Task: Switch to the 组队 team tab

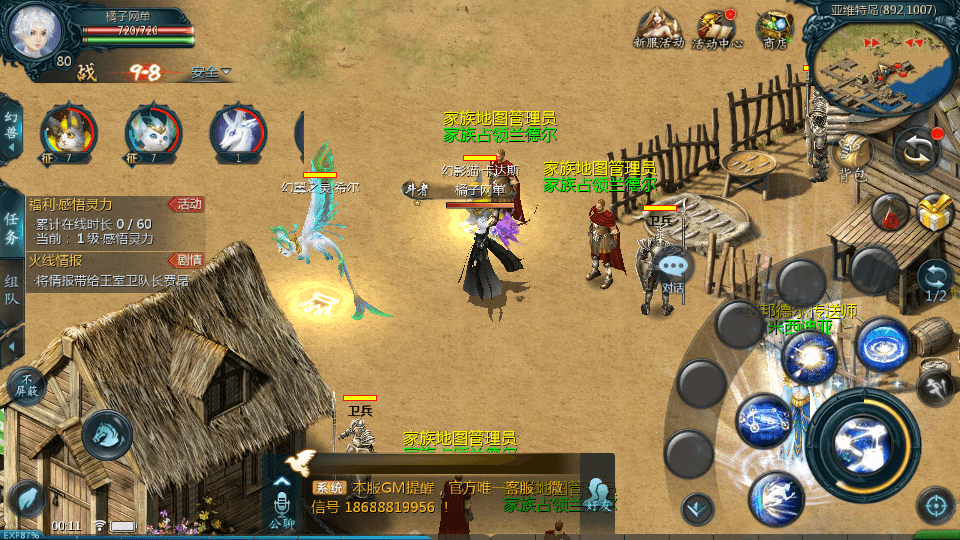Action: coord(11,290)
